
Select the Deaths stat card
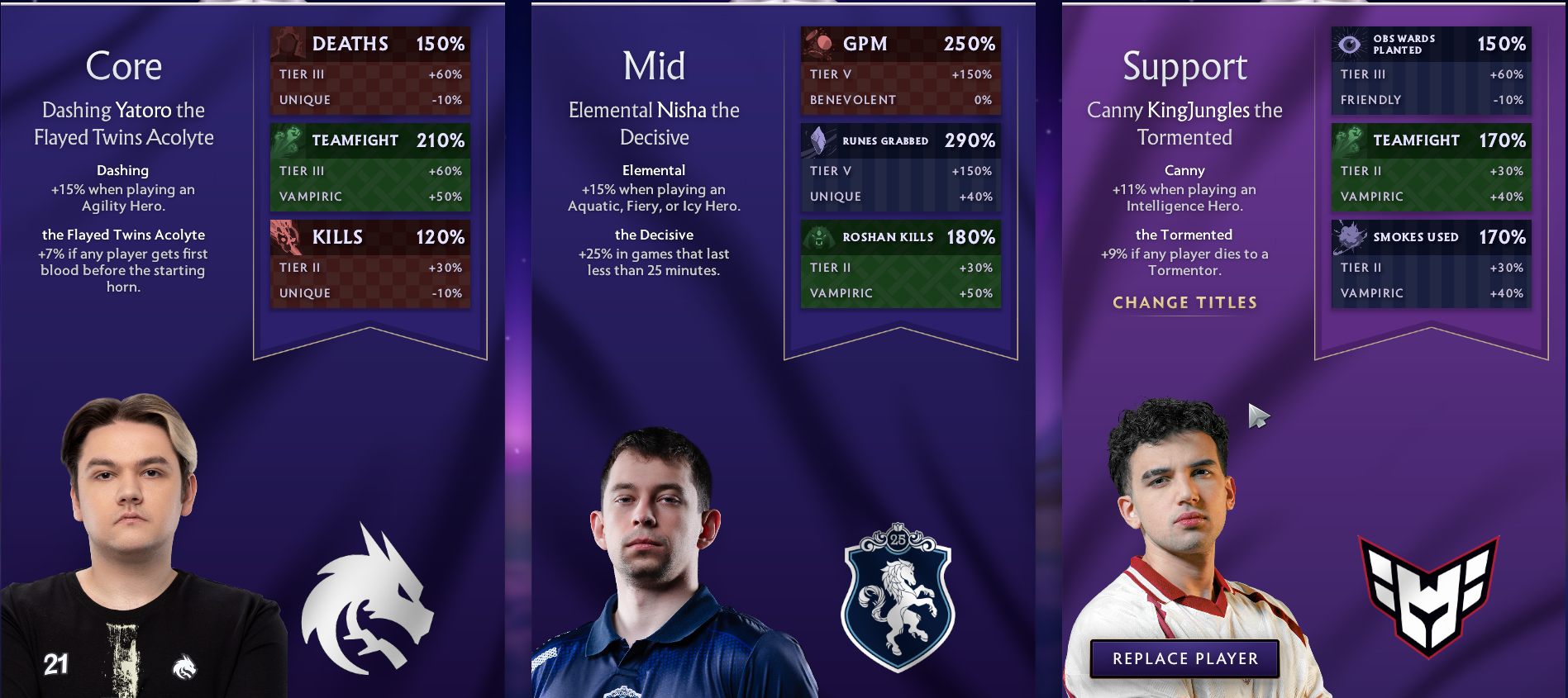pyautogui.click(x=370, y=71)
